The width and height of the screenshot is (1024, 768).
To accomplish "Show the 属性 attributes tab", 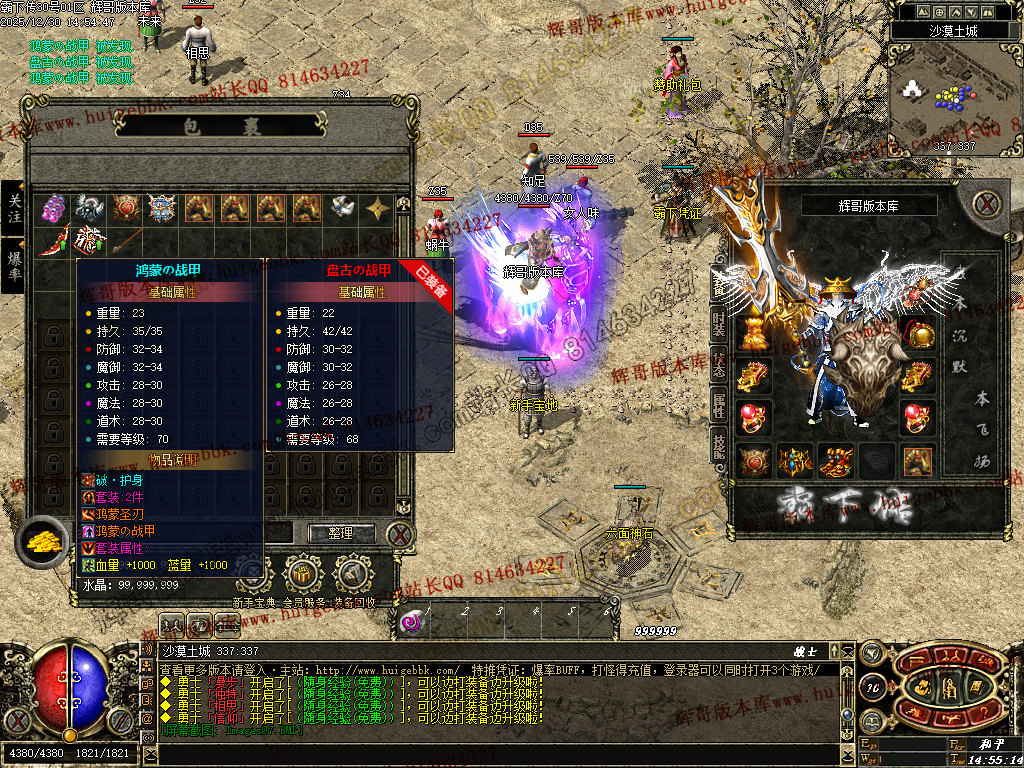I will (x=719, y=406).
